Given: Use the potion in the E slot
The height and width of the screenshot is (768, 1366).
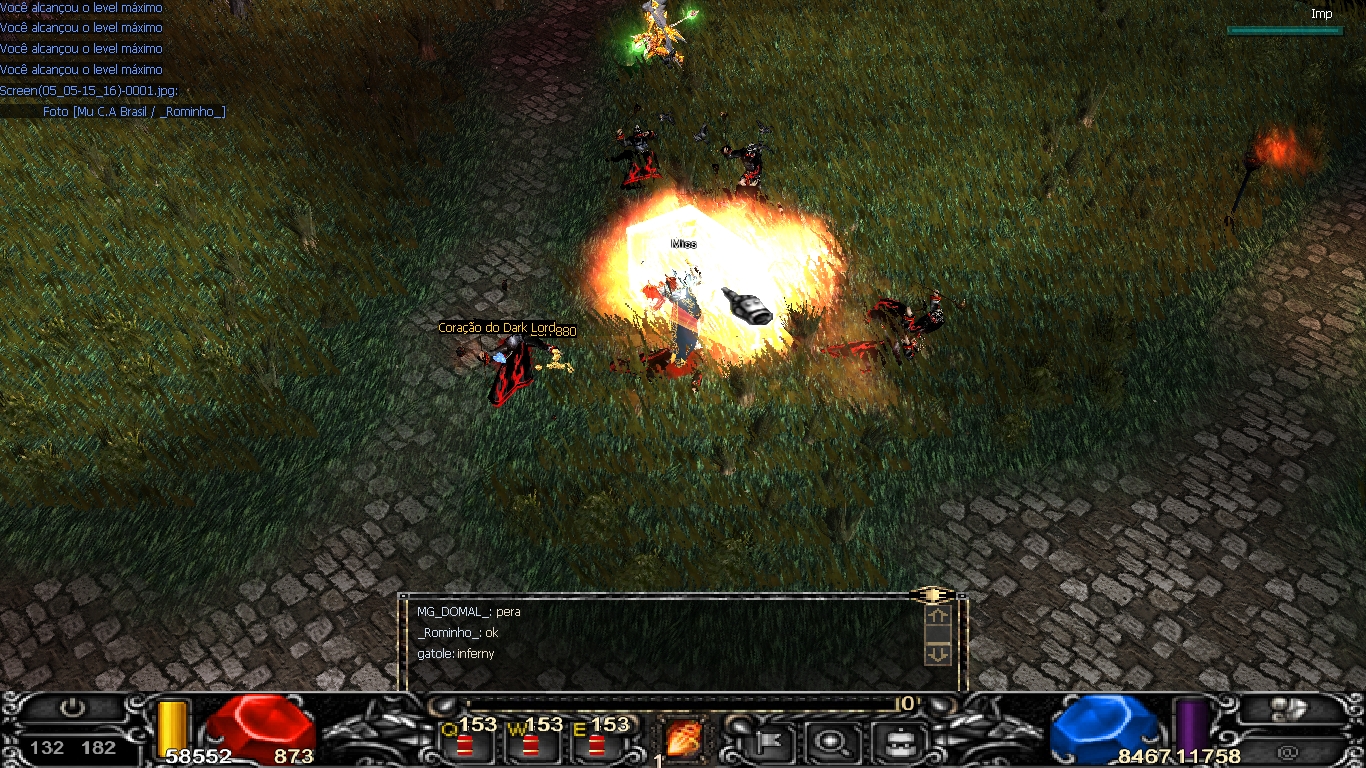Looking at the screenshot, I should (597, 744).
